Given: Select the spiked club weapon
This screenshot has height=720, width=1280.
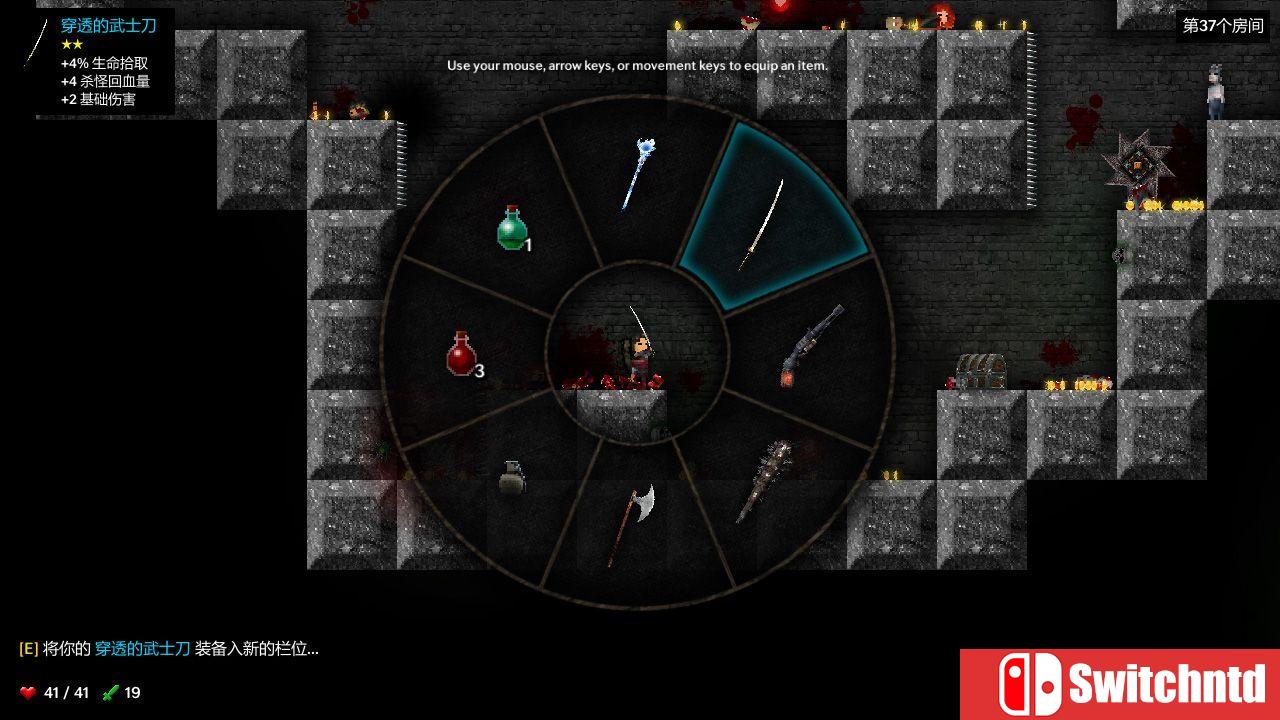Looking at the screenshot, I should 764,480.
